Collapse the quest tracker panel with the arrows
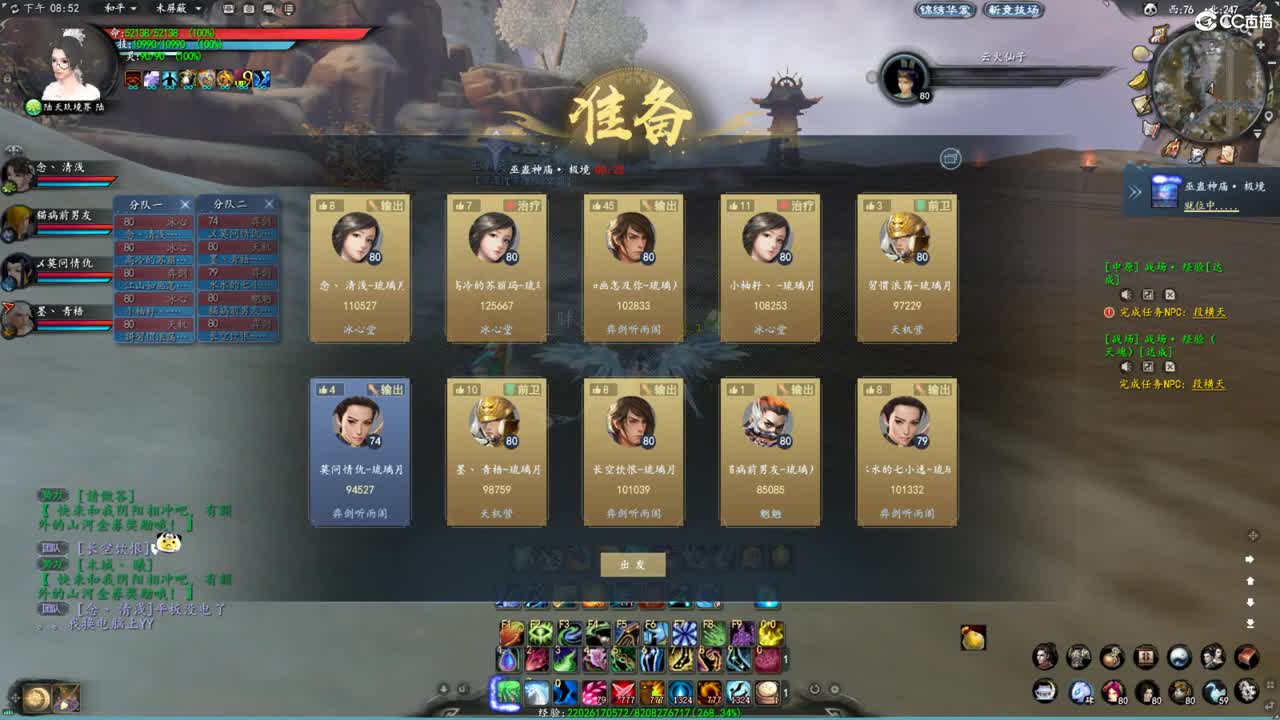 tap(1134, 190)
